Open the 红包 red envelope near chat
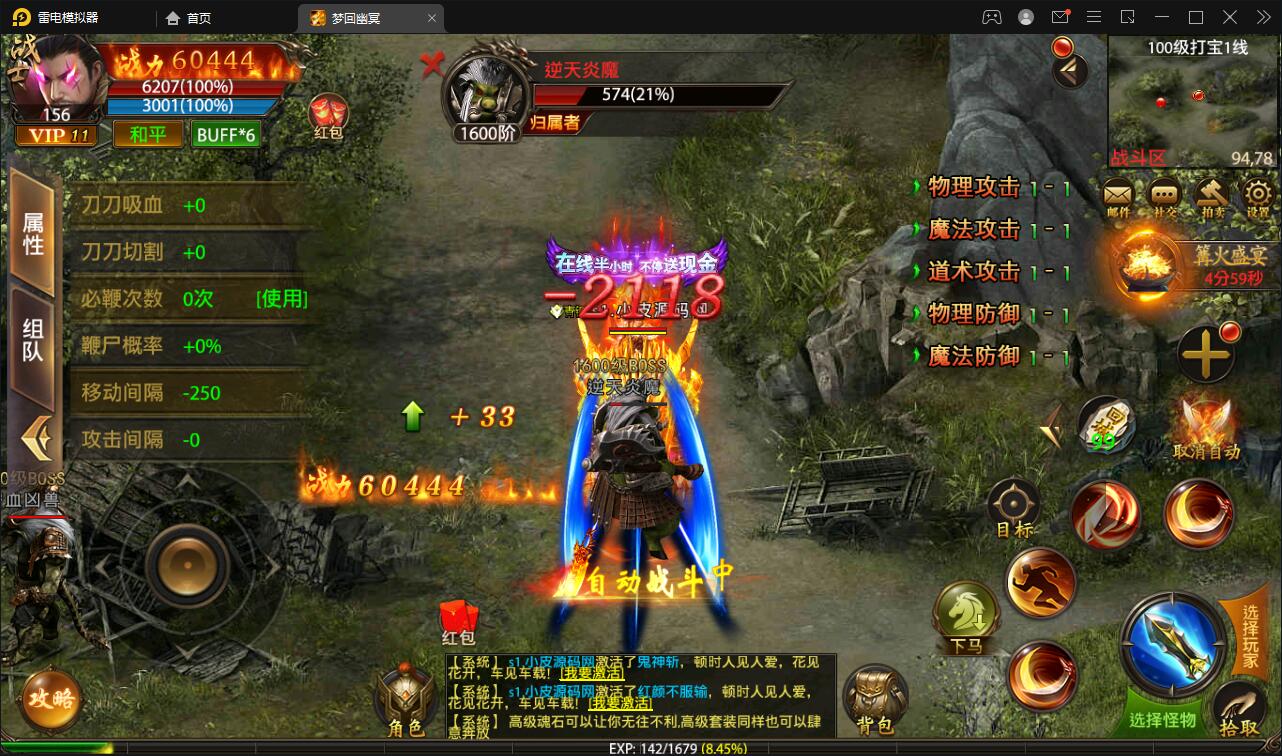The image size is (1282, 756). 458,616
